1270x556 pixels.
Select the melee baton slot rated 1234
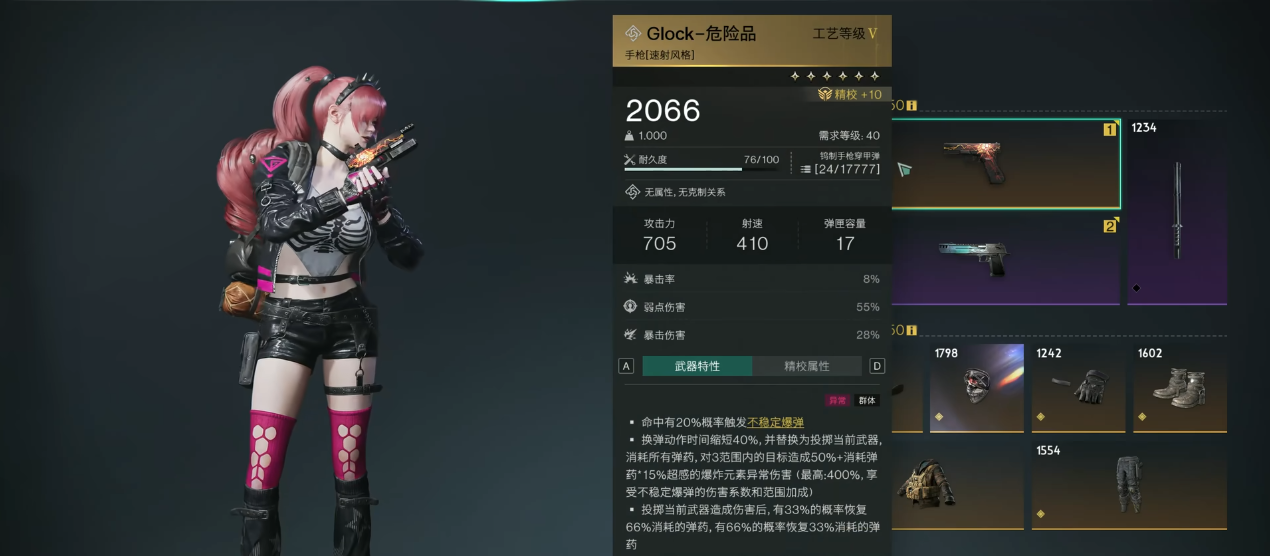(1177, 212)
